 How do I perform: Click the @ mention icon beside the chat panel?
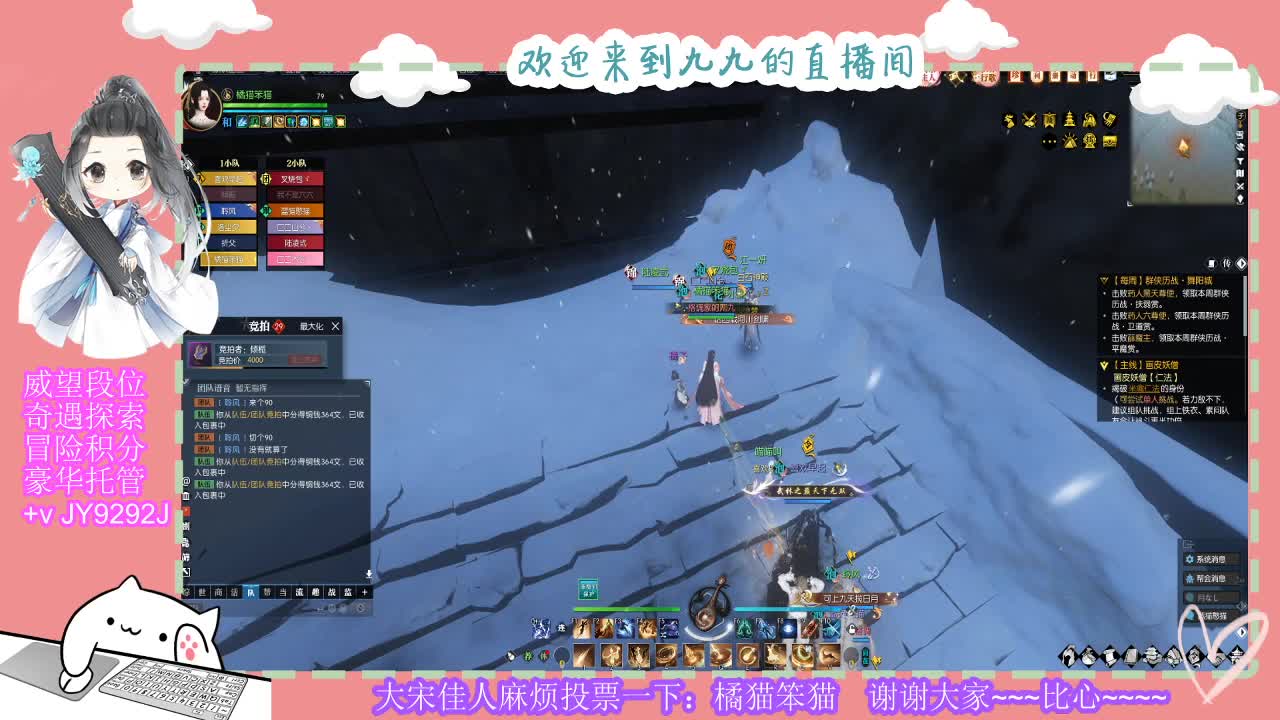pyautogui.click(x=185, y=482)
